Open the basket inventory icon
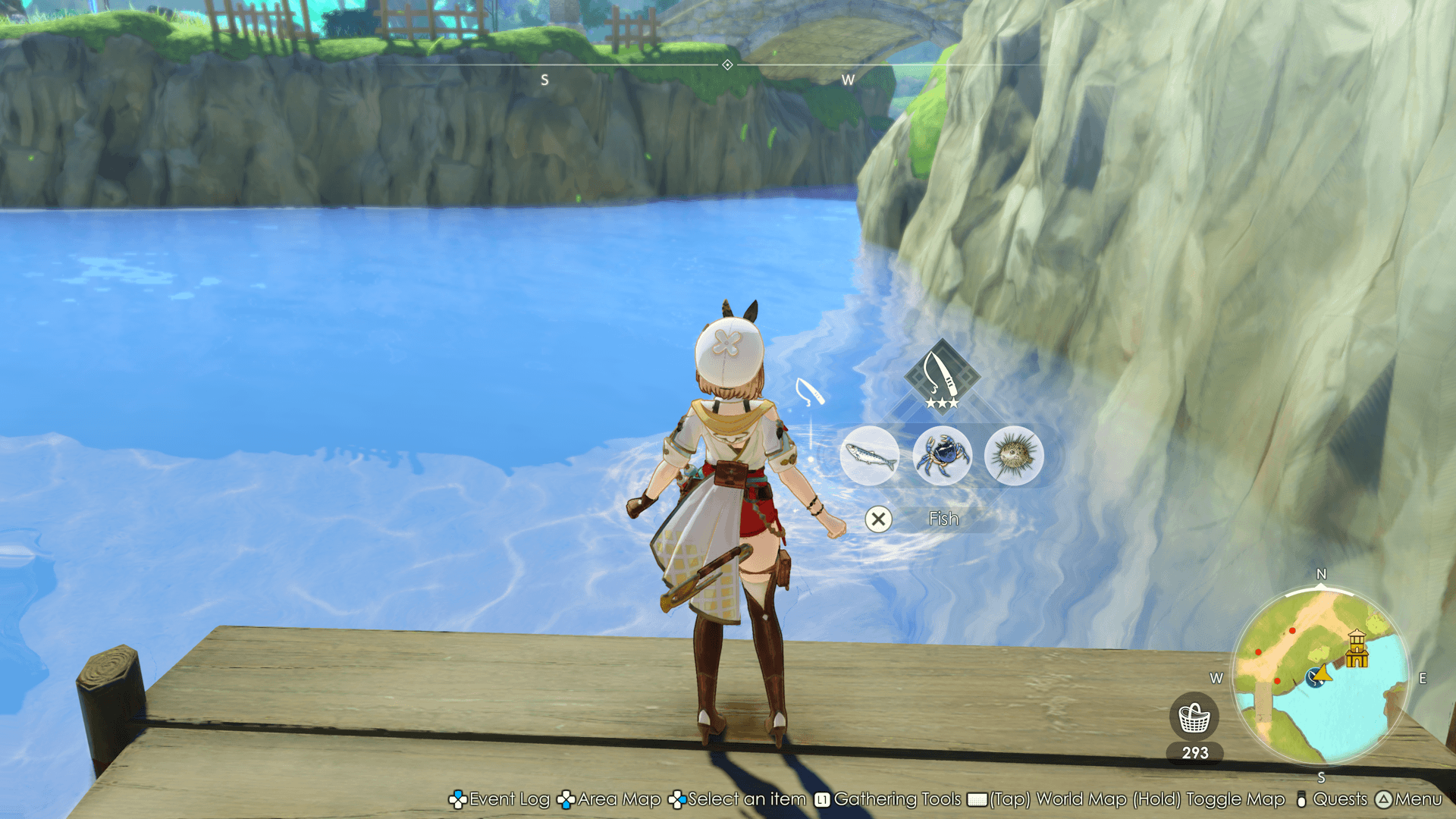This screenshot has width=1456, height=819. [1194, 717]
